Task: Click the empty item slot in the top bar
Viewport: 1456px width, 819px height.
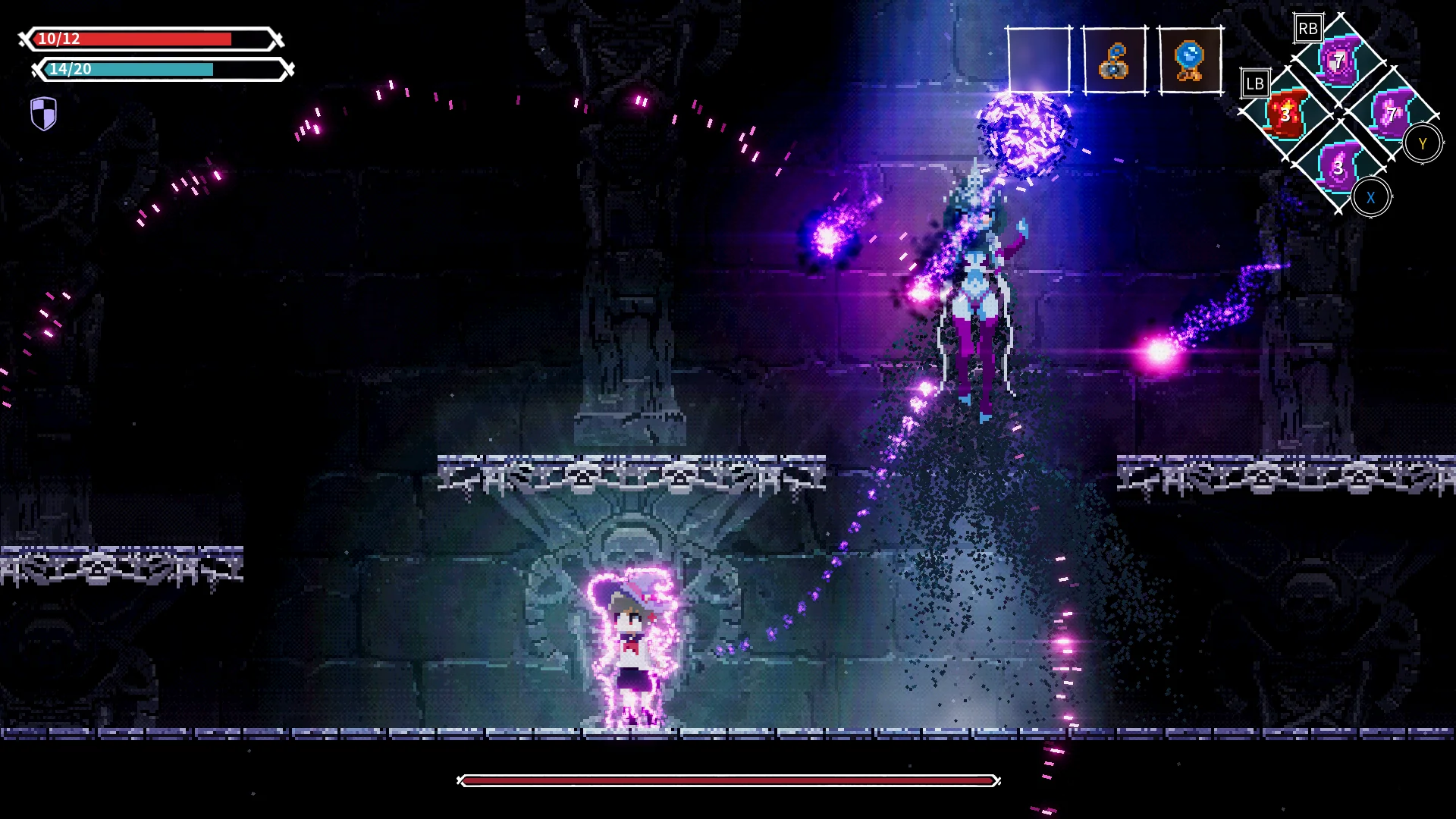Action: tap(1037, 61)
